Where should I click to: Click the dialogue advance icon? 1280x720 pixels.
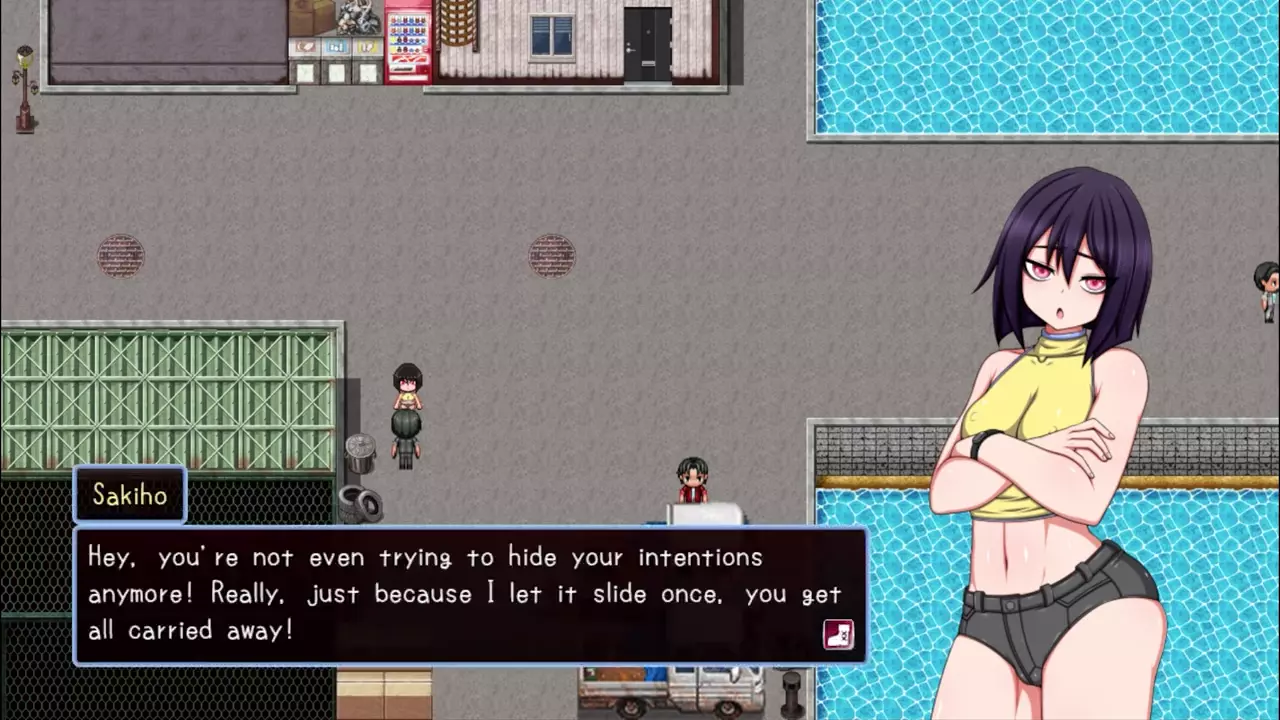pos(838,634)
